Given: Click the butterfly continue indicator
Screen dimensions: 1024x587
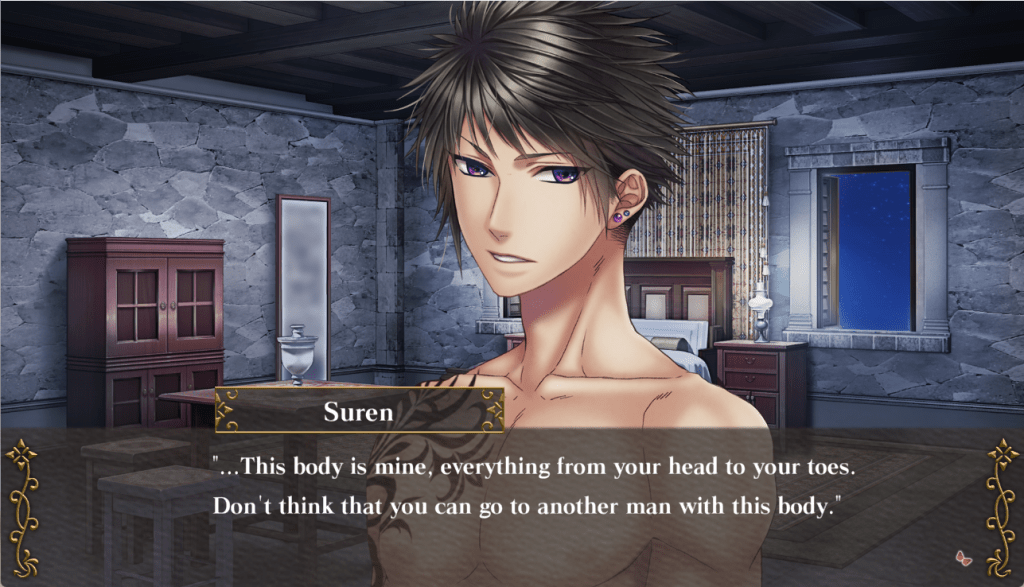Looking at the screenshot, I should coord(964,557).
